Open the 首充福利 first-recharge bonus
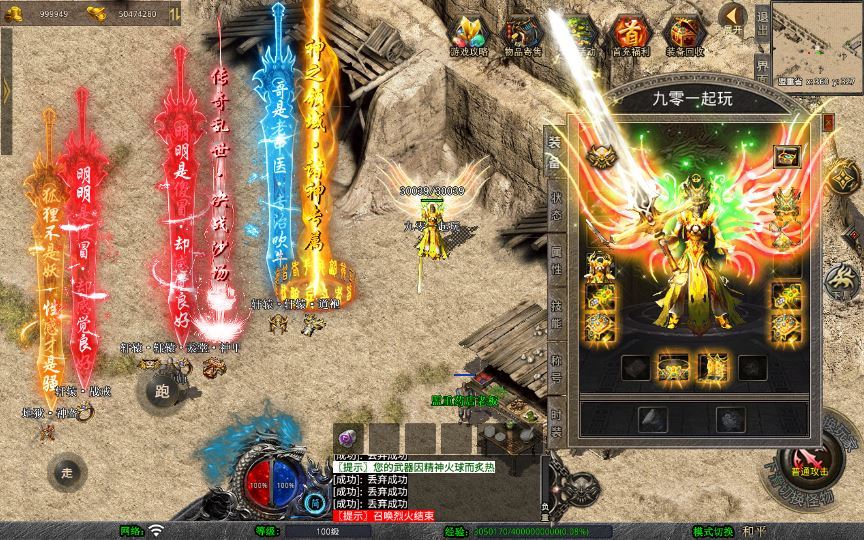The image size is (864, 540). (x=631, y=35)
